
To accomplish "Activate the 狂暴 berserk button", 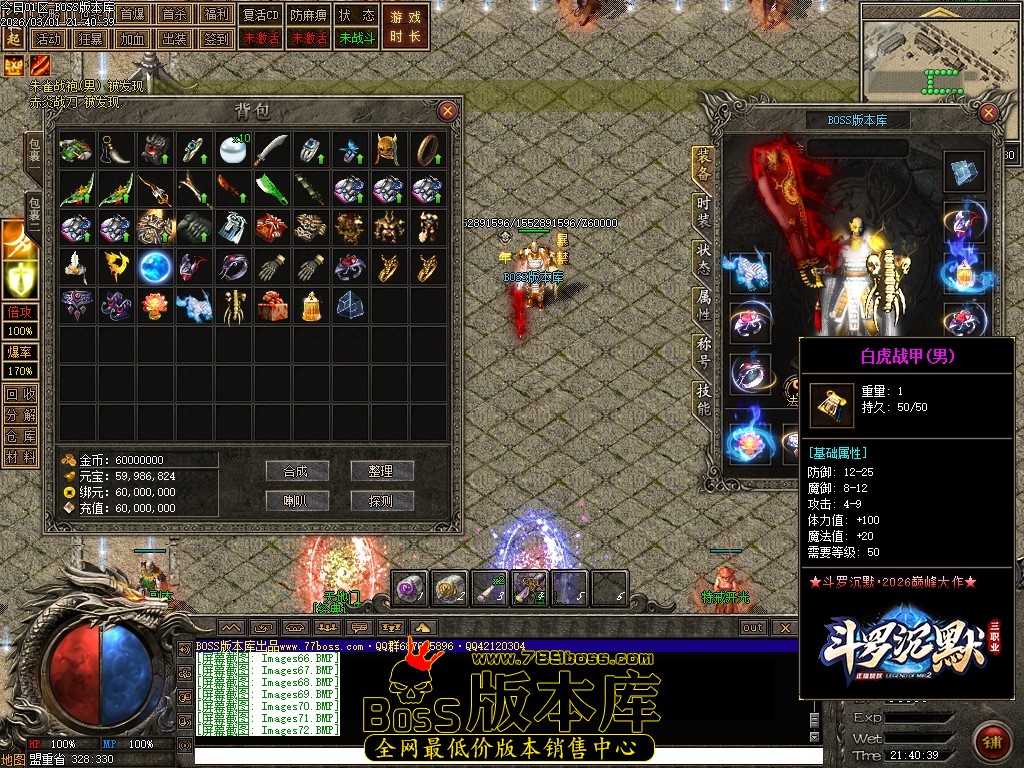I will pos(89,38).
